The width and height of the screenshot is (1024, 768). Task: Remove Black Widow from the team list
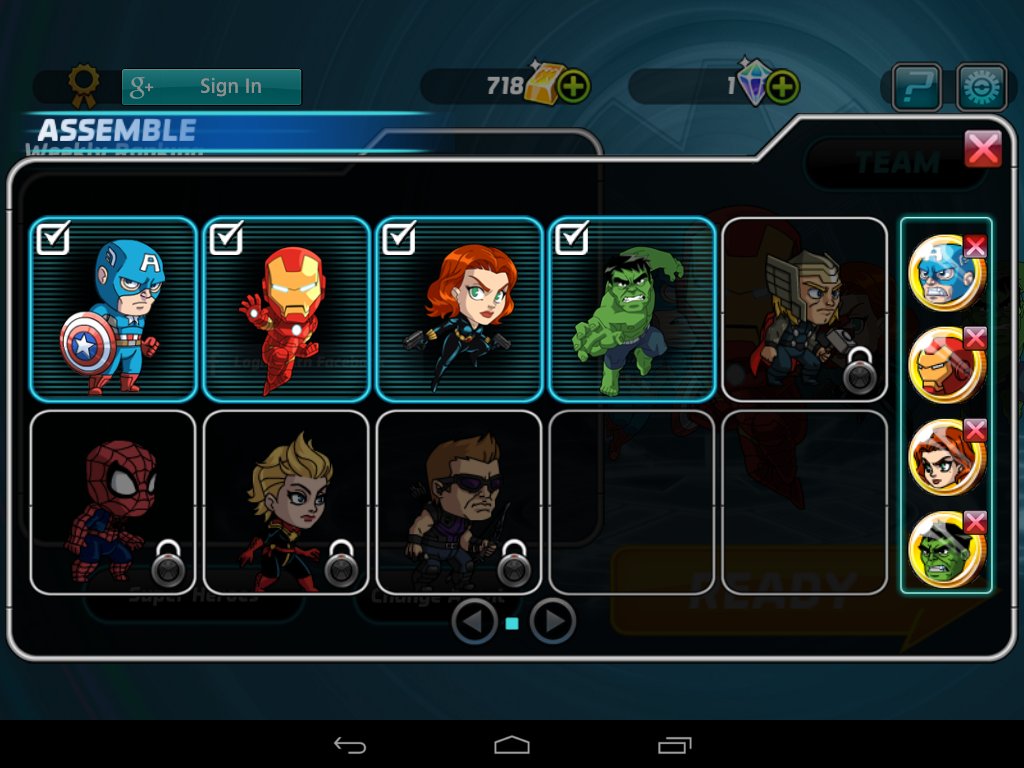[x=975, y=430]
